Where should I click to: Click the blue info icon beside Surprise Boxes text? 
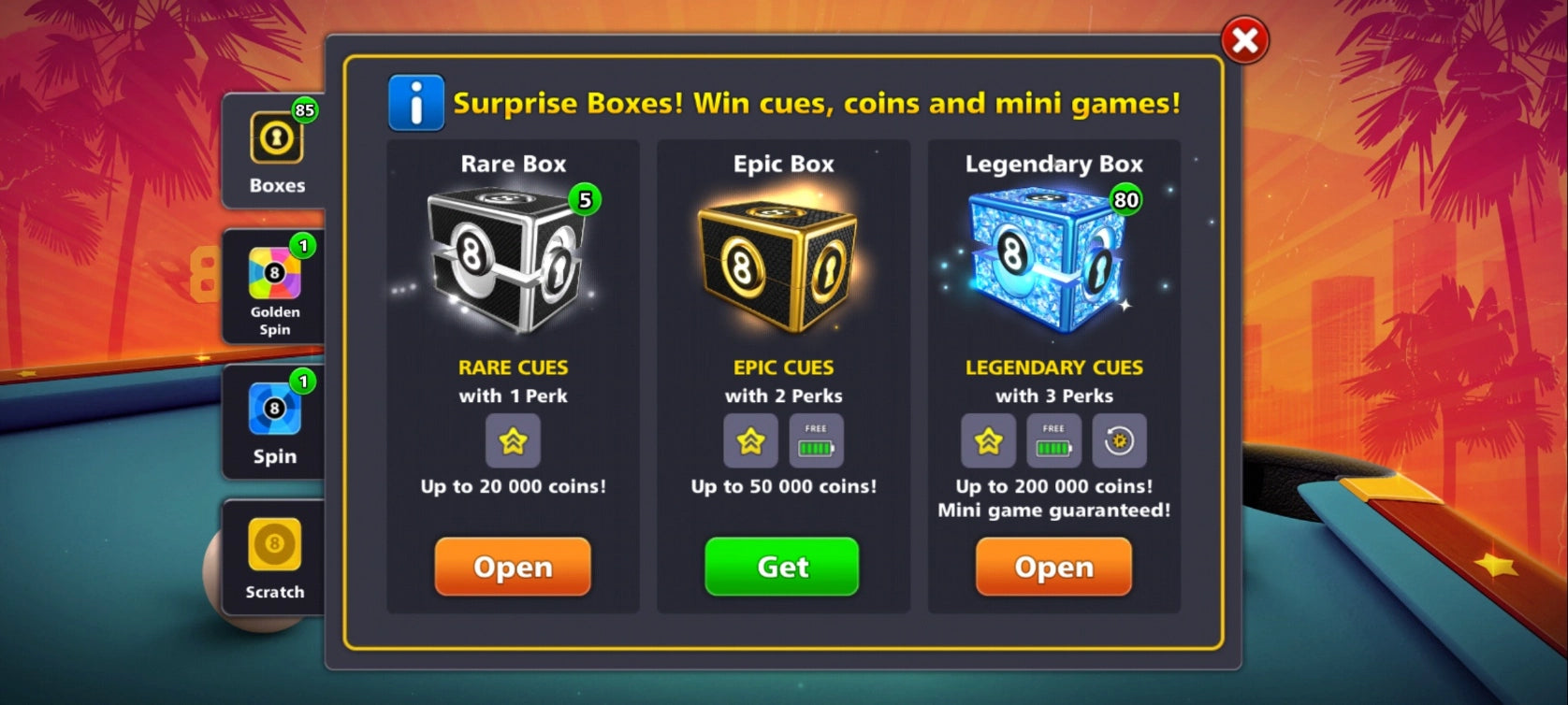coord(414,103)
